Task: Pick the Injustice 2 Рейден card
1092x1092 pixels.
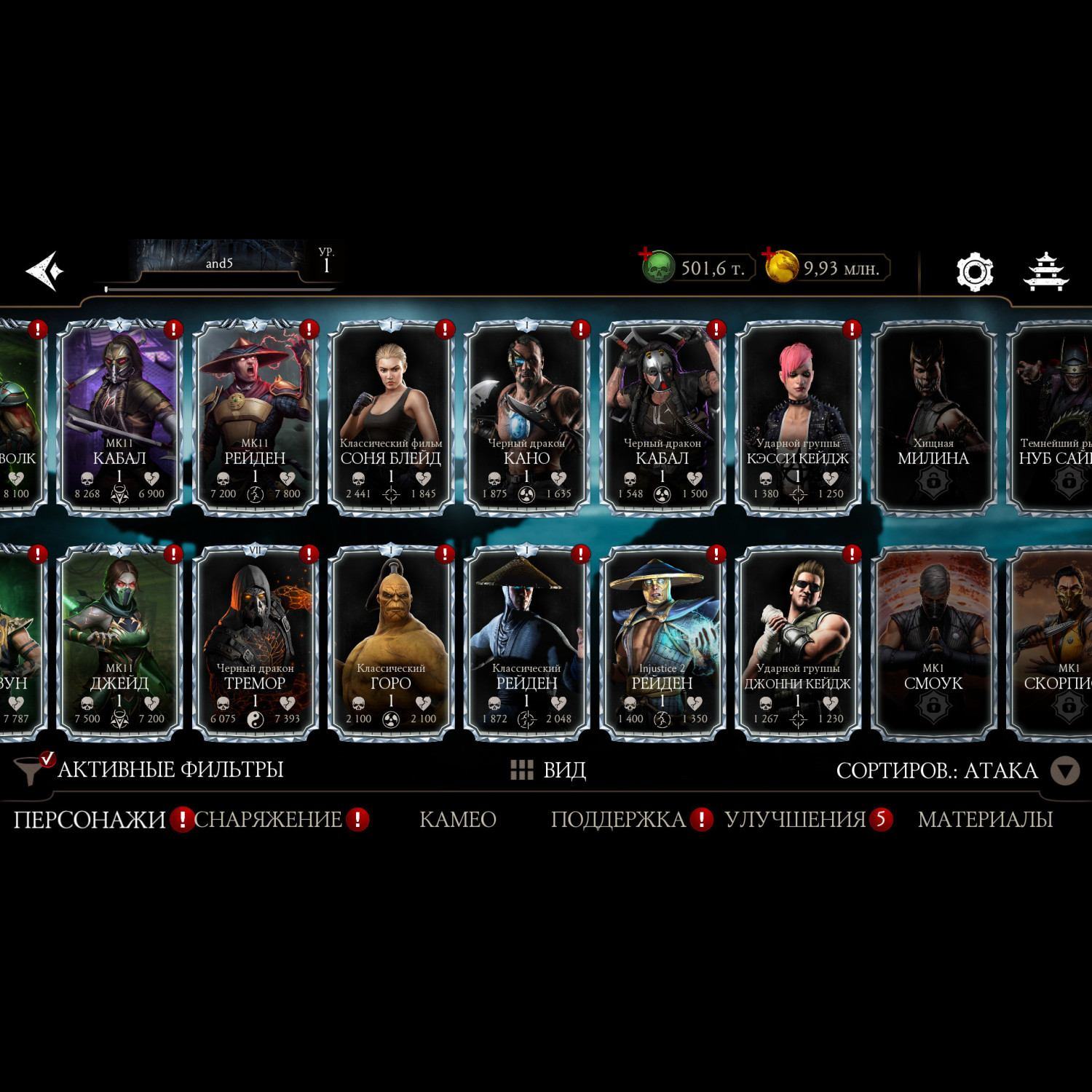Action: click(x=662, y=642)
